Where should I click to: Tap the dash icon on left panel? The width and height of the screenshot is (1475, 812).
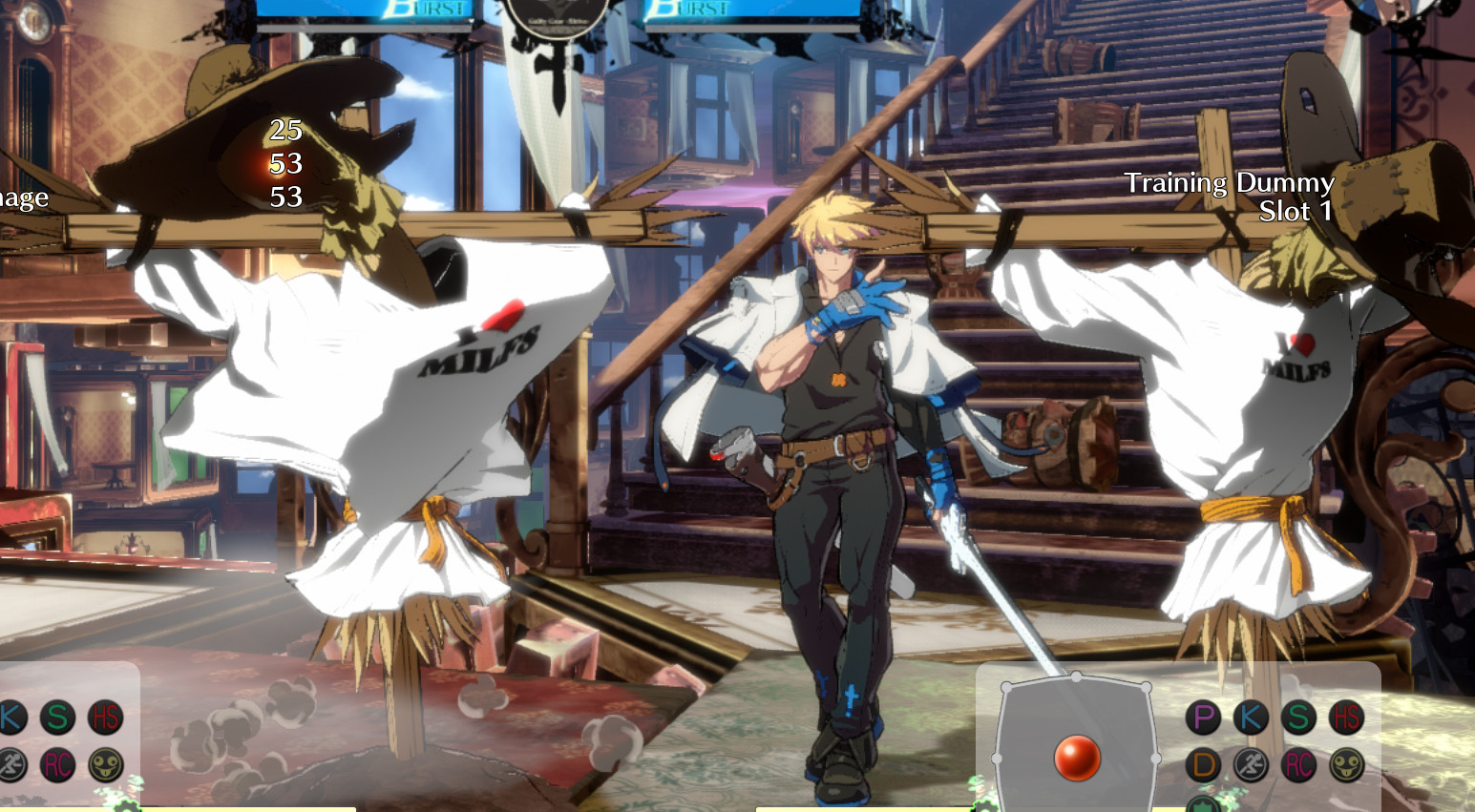coord(11,763)
